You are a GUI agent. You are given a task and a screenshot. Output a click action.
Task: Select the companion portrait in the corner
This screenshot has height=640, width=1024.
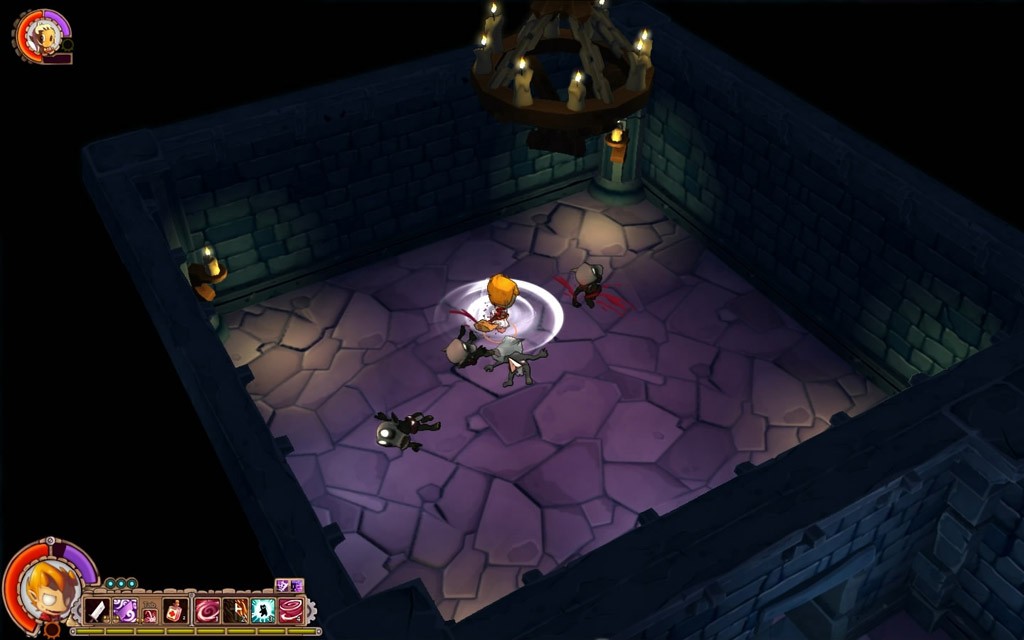click(x=42, y=36)
